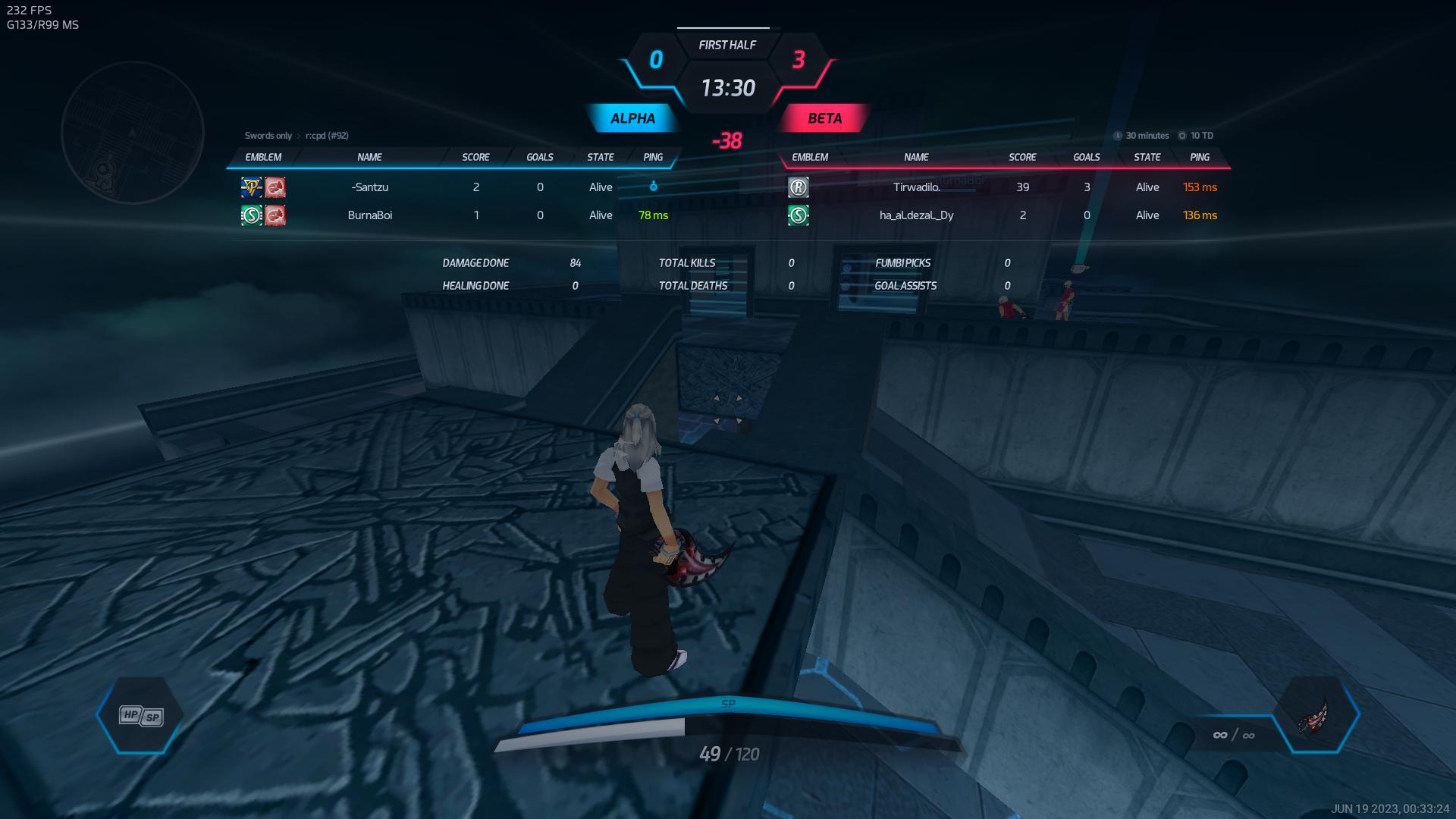The image size is (1456, 819).
Task: Select ha_al_dezal_Dy in the Beta team list
Action: click(916, 215)
